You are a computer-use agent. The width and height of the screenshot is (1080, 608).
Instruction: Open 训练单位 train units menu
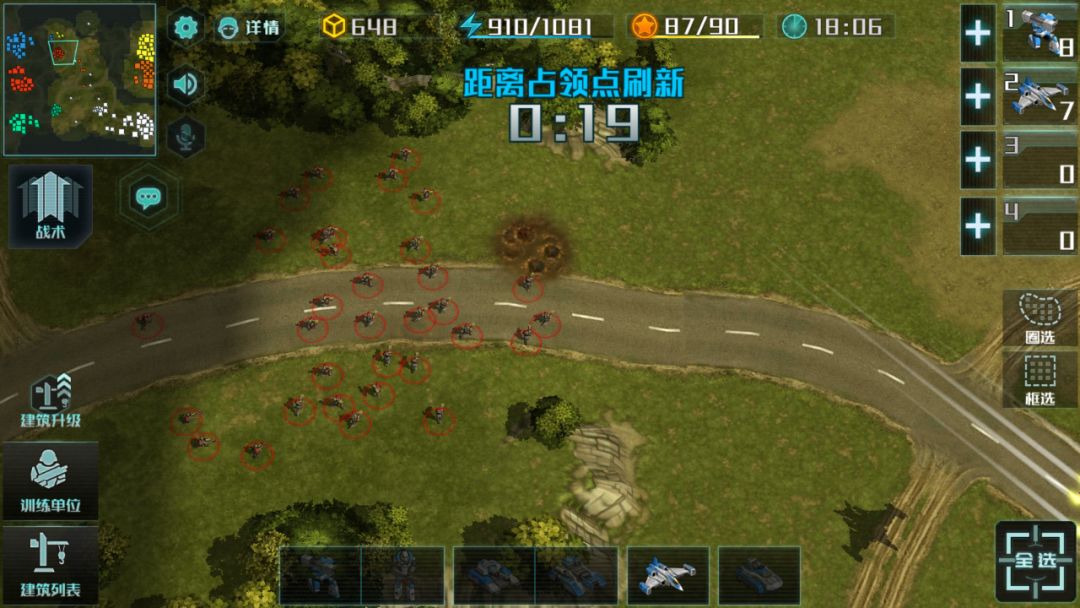[50, 481]
